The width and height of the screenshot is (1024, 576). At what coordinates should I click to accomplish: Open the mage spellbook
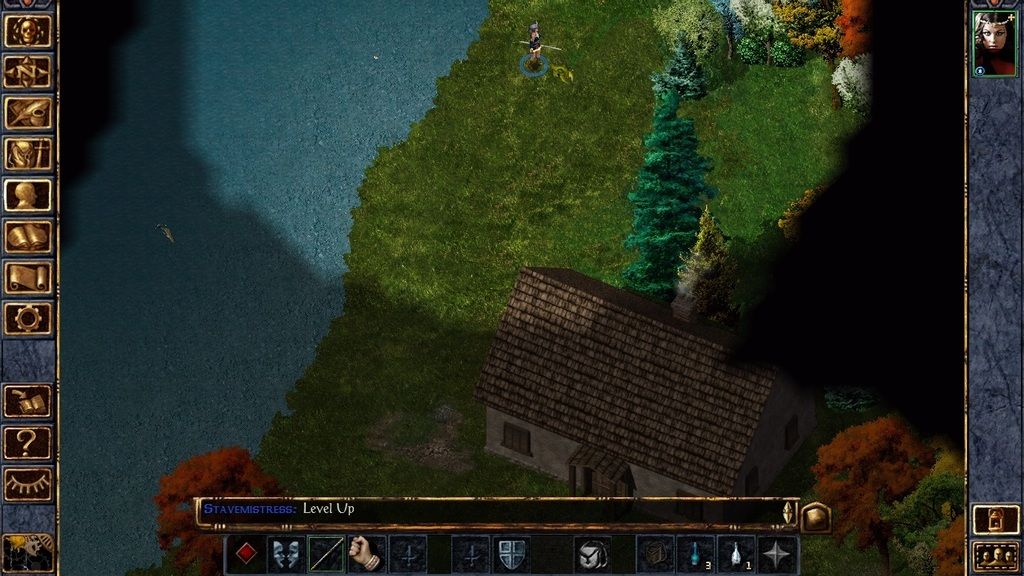[28, 236]
